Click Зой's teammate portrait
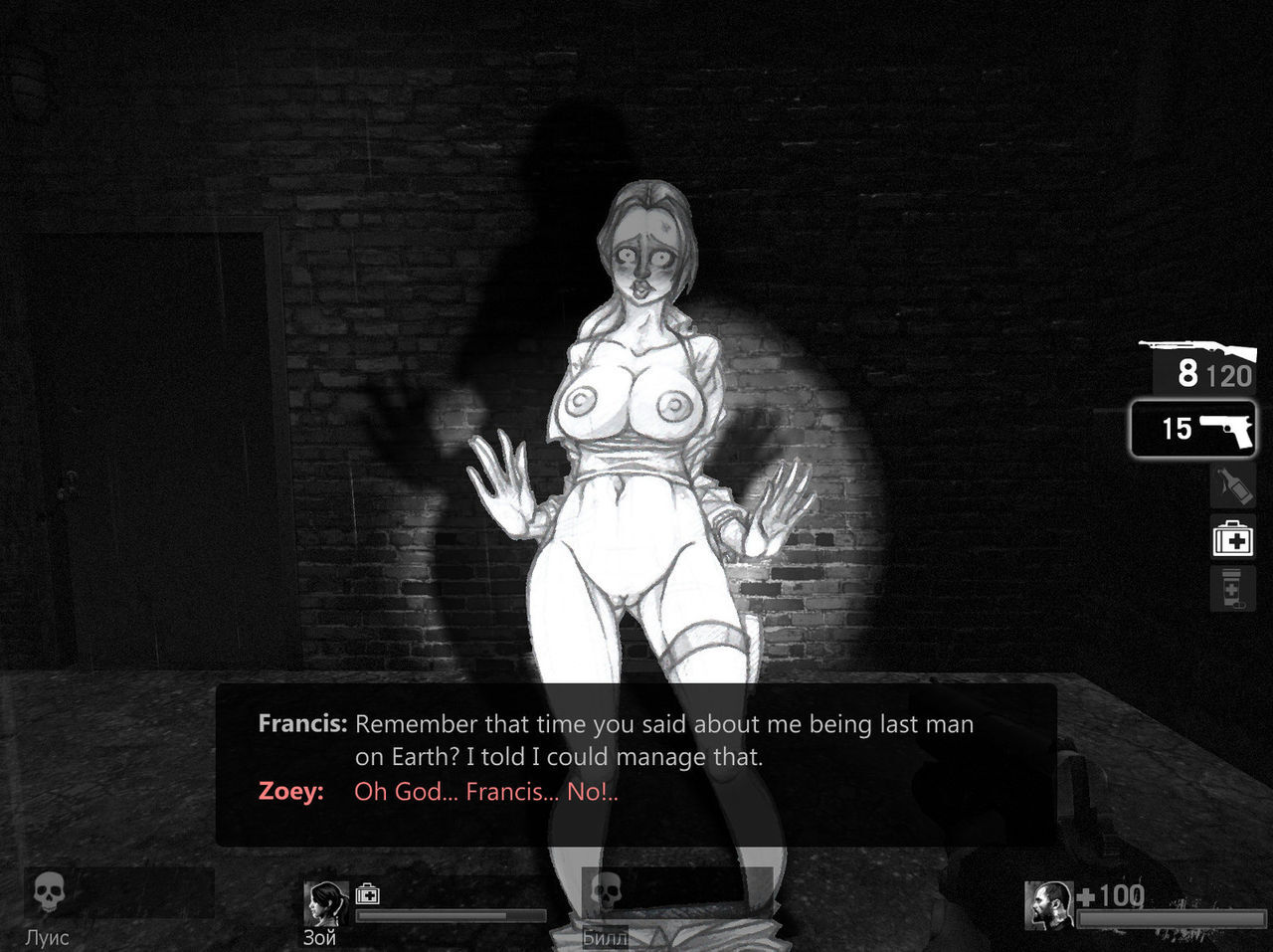 (x=325, y=904)
